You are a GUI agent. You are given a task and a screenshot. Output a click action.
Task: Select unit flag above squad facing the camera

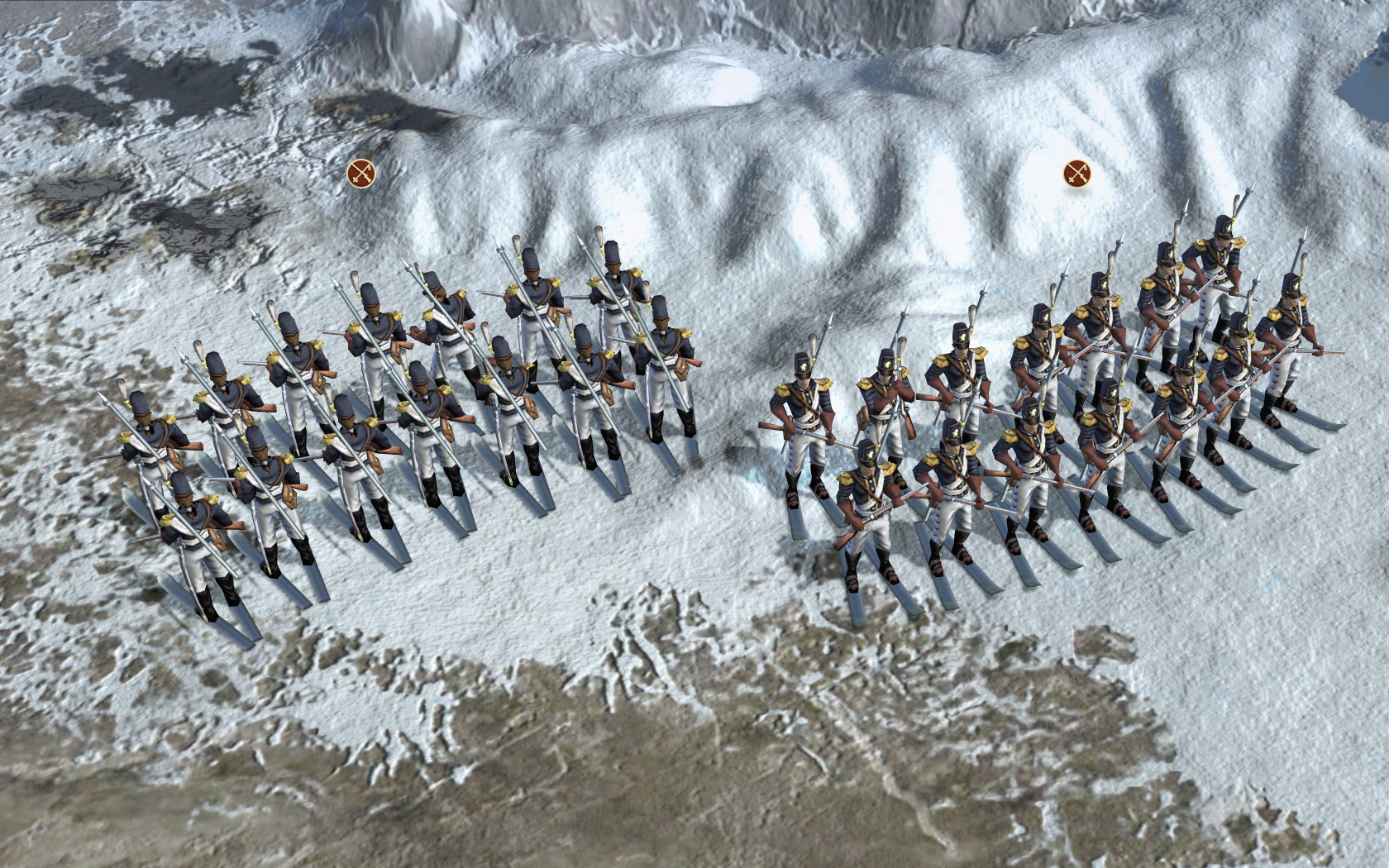tap(1076, 173)
